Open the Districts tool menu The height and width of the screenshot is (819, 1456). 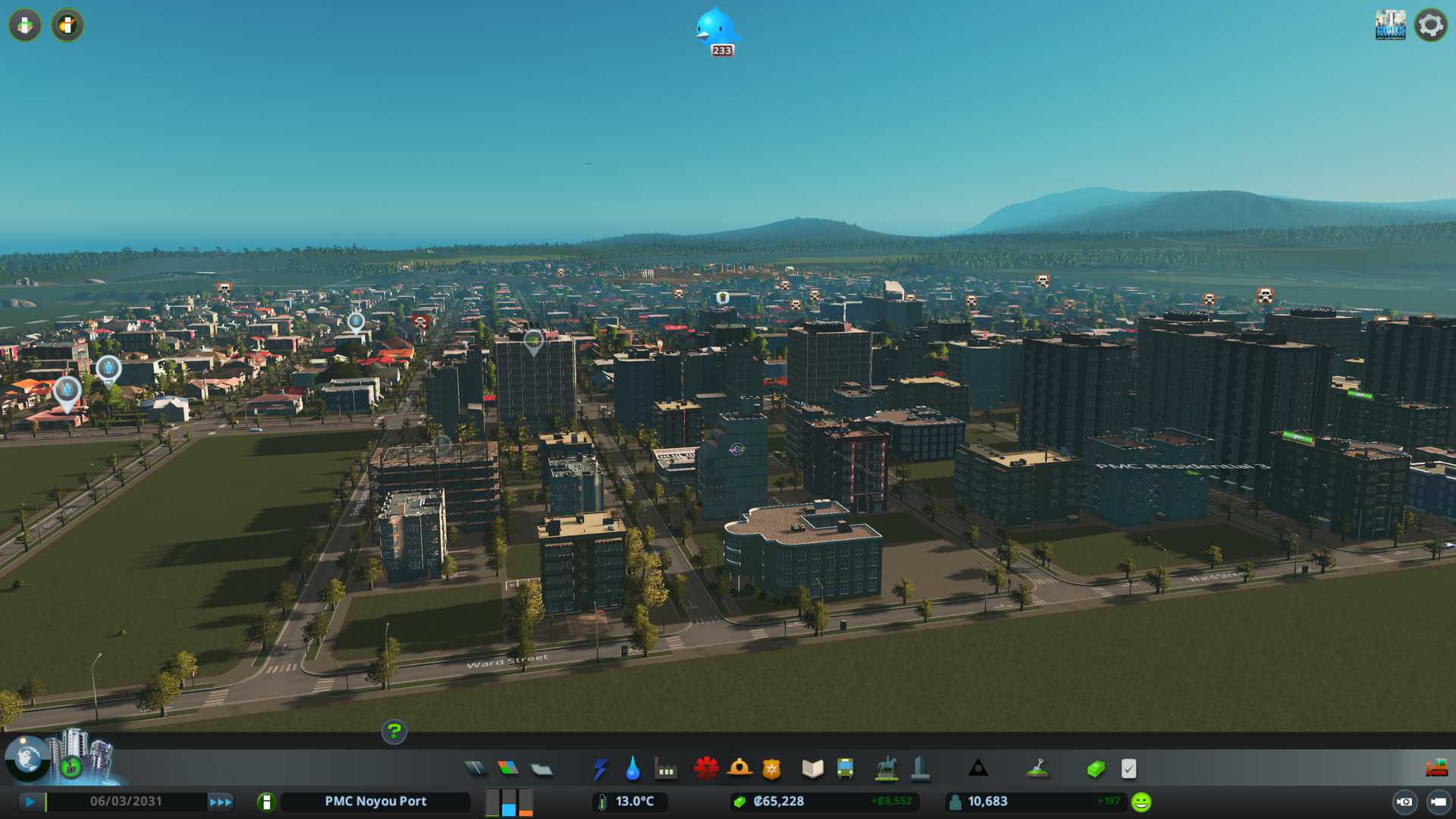541,769
